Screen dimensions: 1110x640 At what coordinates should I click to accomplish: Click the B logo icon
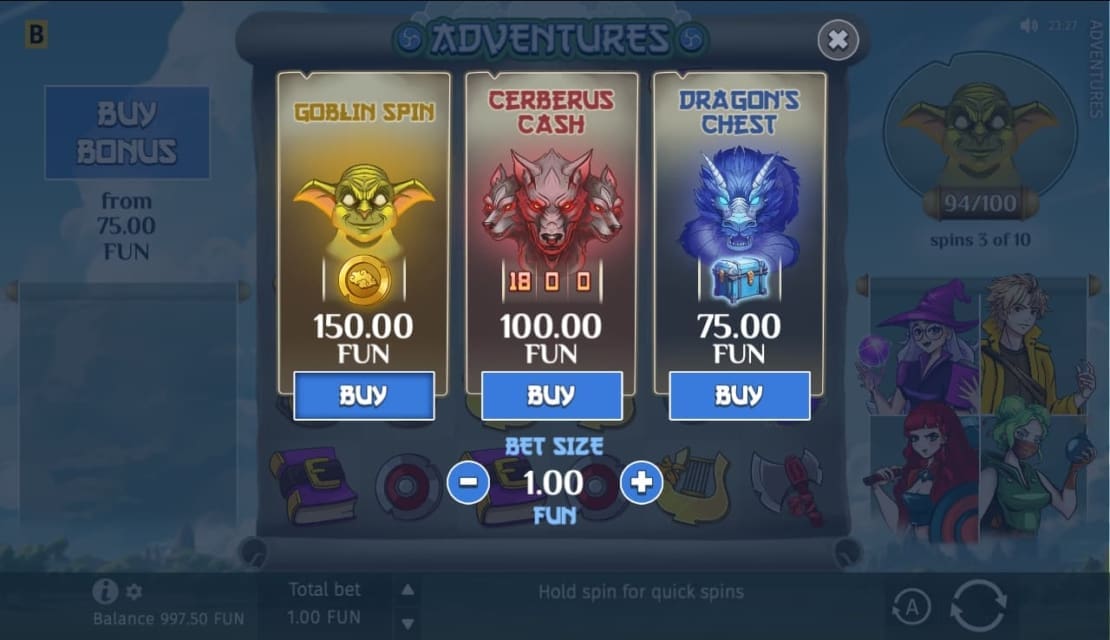tap(37, 34)
